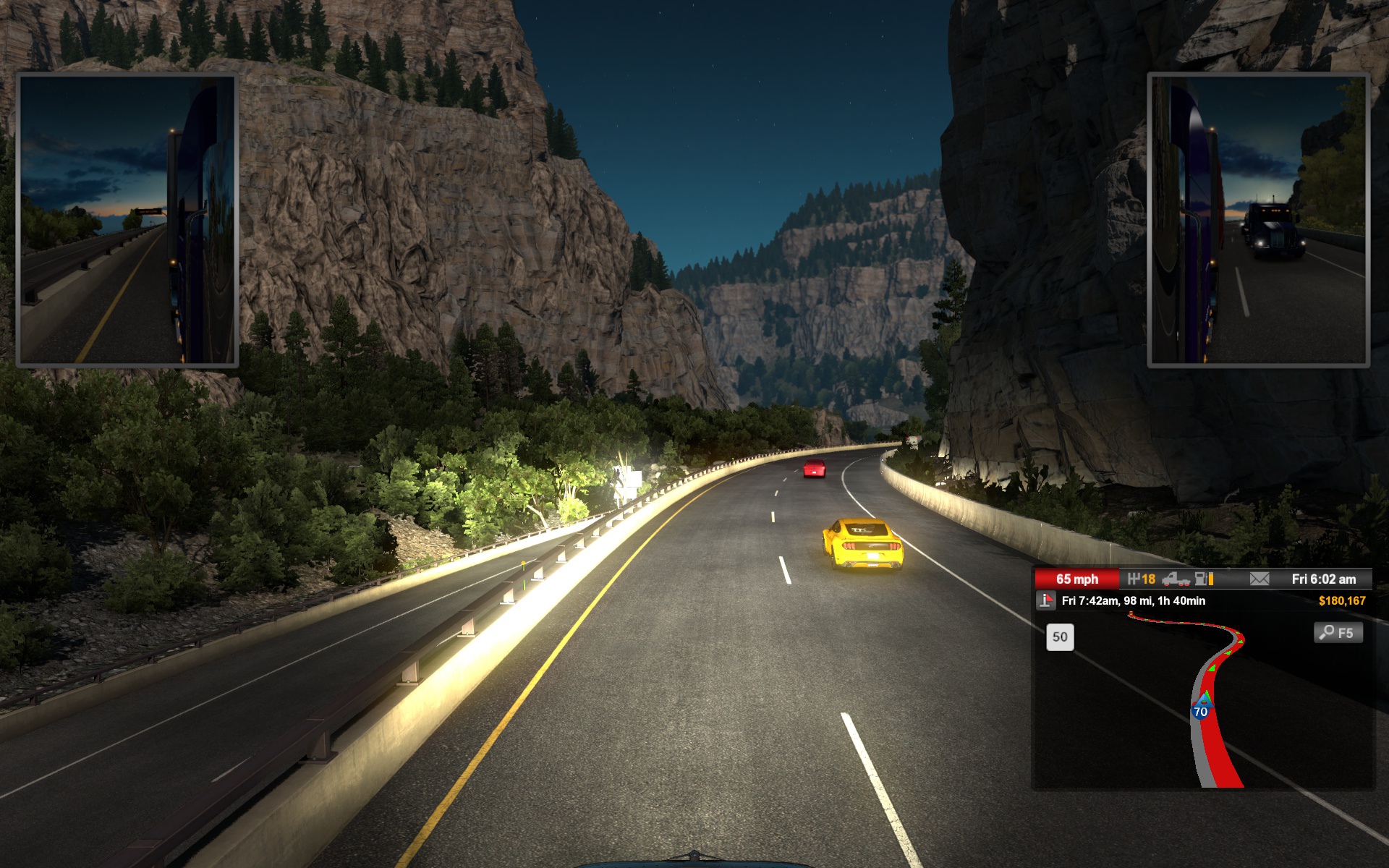Screen dimensions: 1389x868
Task: Click the Interstate 70 route shield marker
Action: click(x=1200, y=711)
